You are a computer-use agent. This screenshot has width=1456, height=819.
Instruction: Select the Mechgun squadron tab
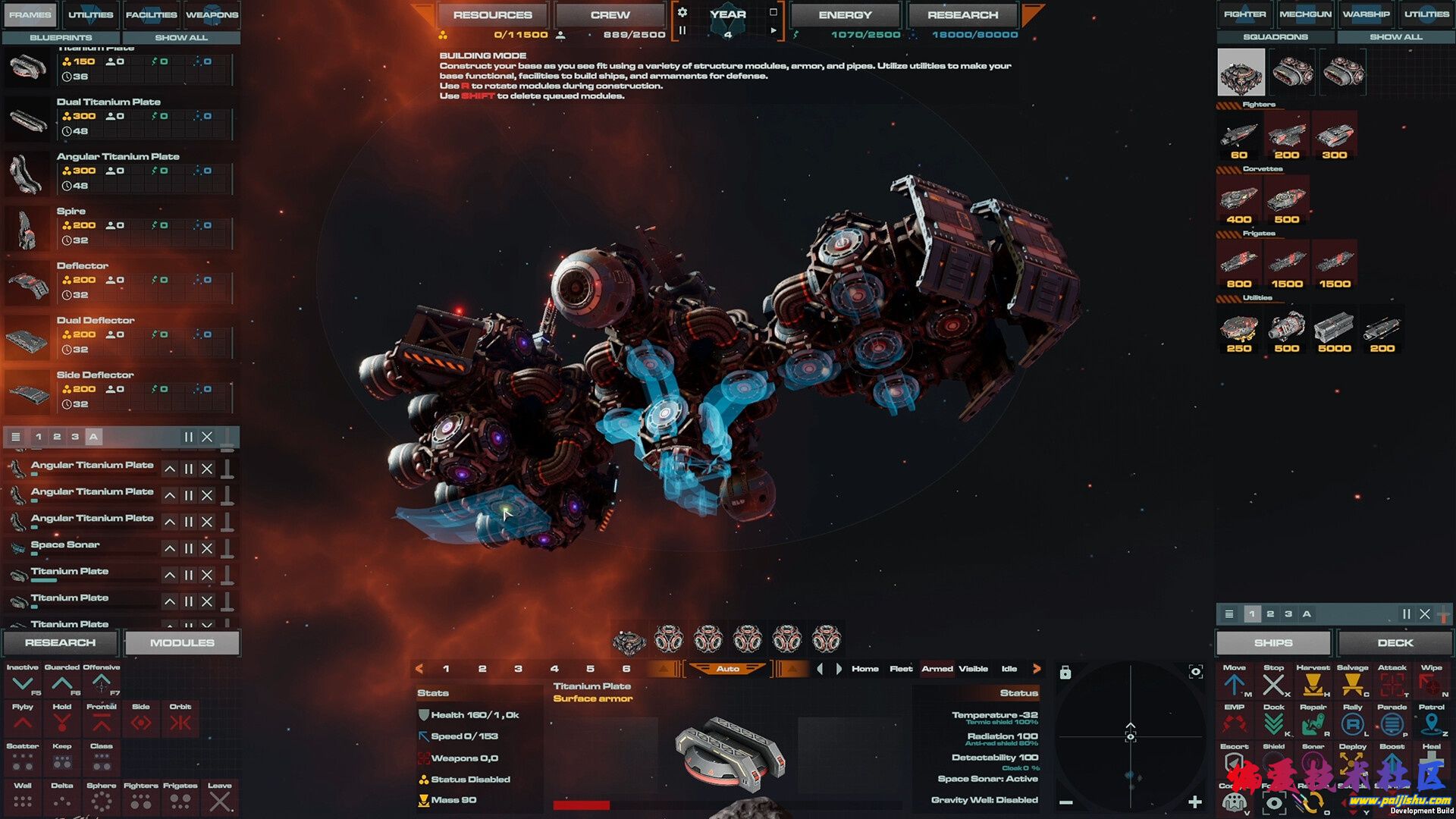[x=1305, y=14]
